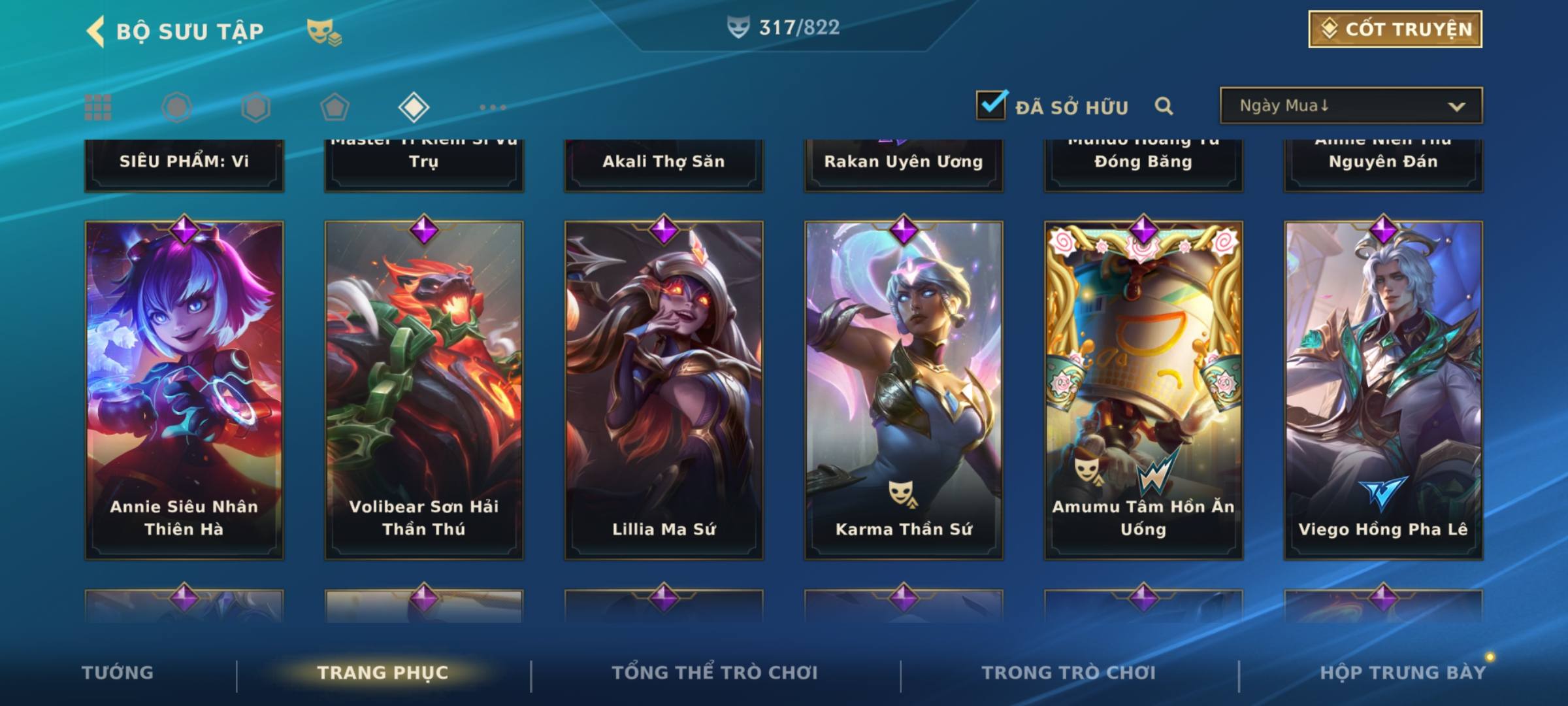Go back from Bộ Sưu Tập
Image resolution: width=1568 pixels, height=706 pixels.
(x=95, y=31)
